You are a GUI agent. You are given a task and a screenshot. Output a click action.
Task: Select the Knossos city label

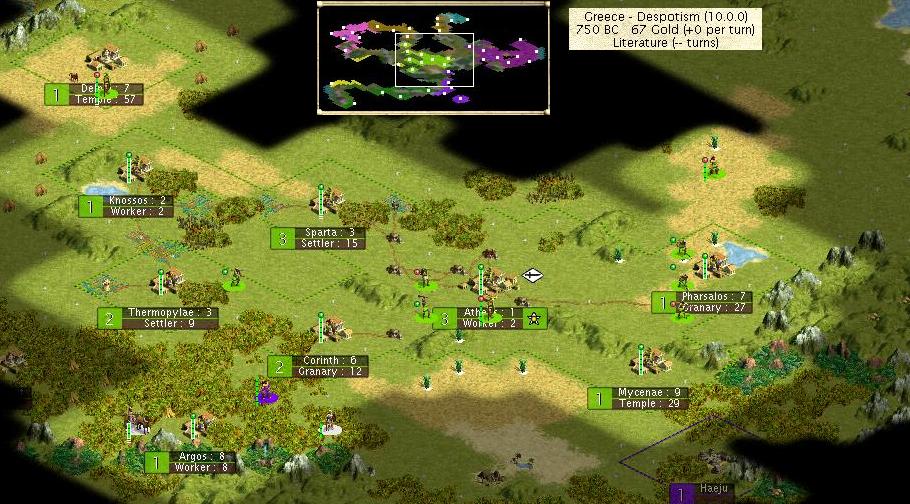point(126,206)
